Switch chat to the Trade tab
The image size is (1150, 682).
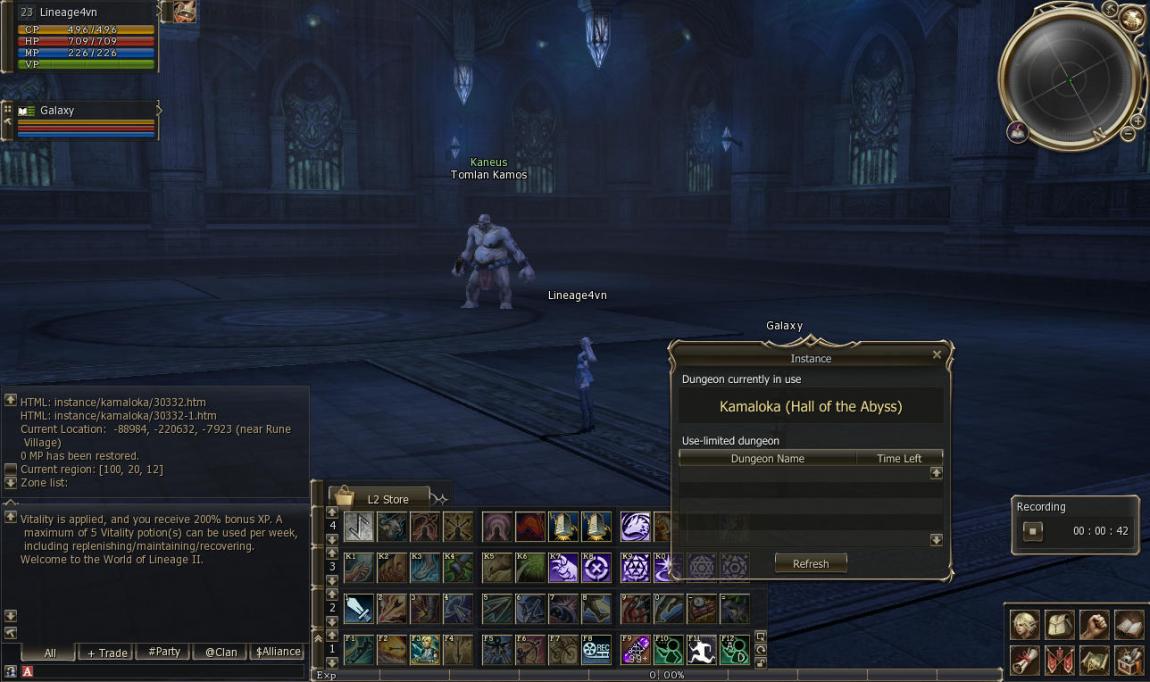107,652
